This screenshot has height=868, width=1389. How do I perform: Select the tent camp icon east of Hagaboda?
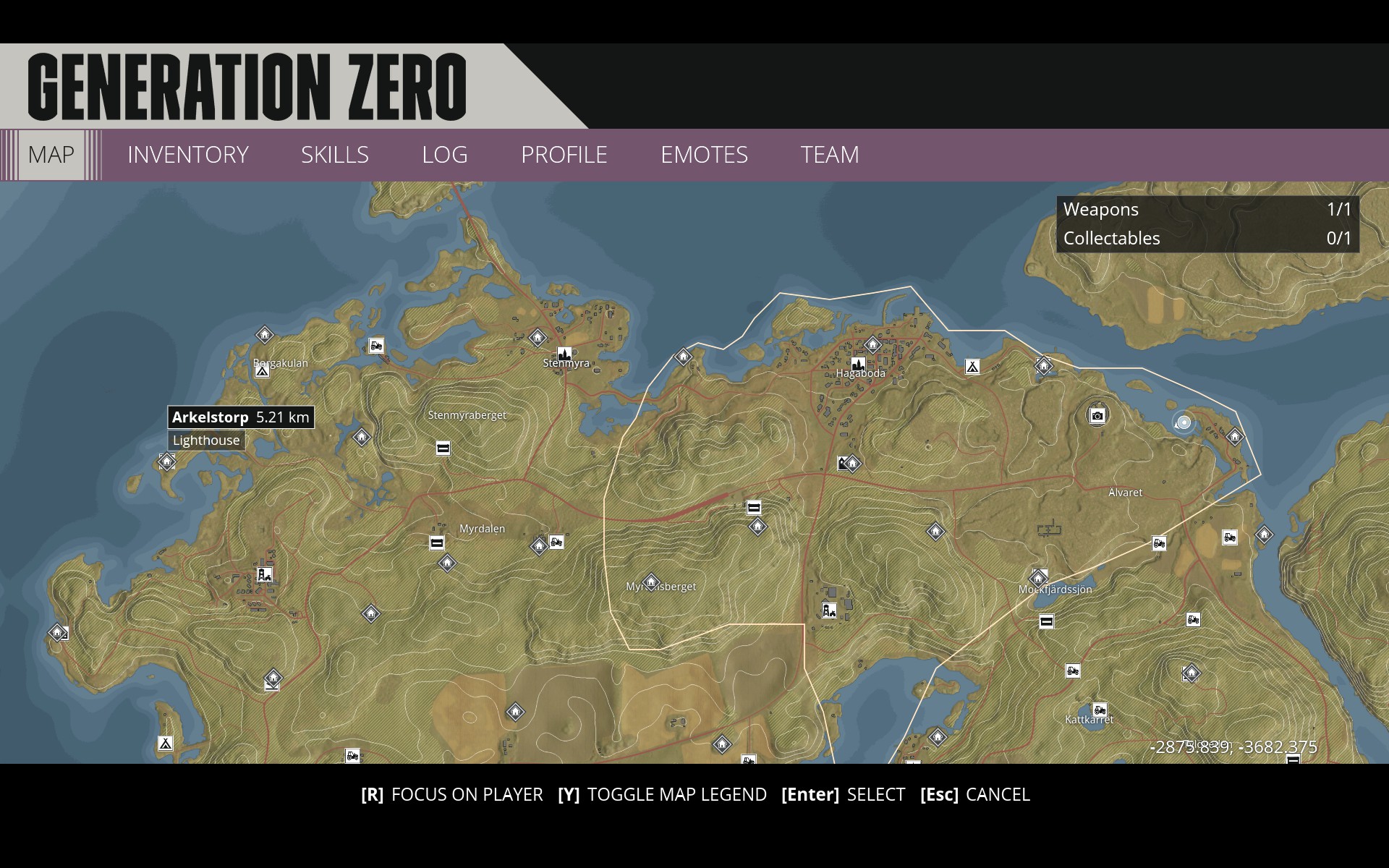point(973,366)
